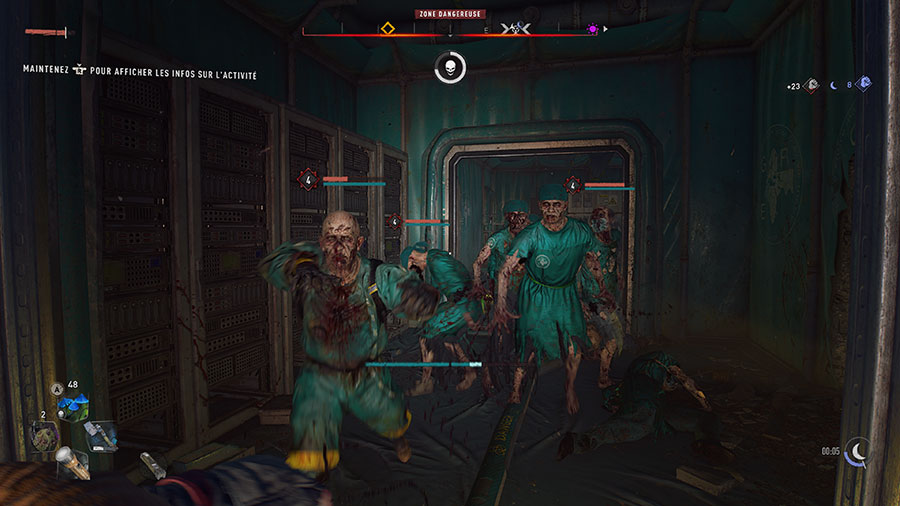Click the purple sun compass marker
The image size is (900, 506).
pos(593,29)
